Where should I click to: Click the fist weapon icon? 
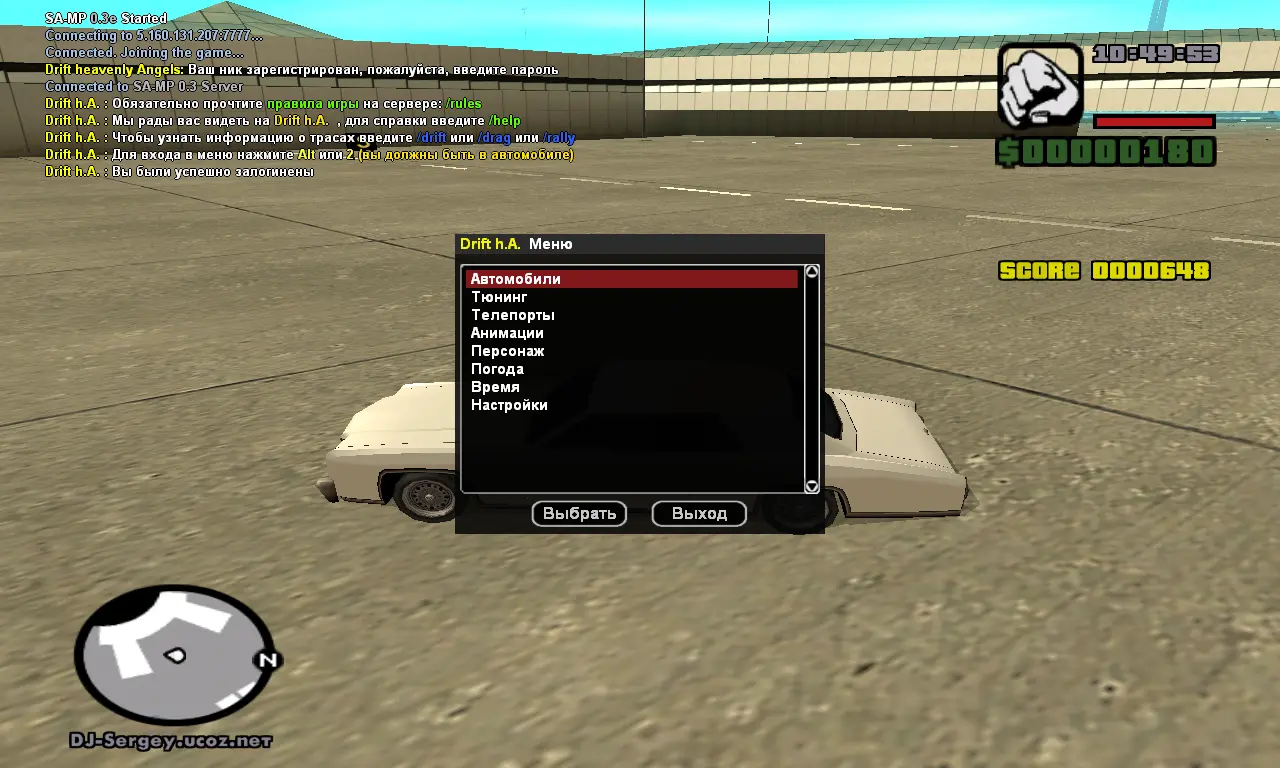click(1040, 85)
